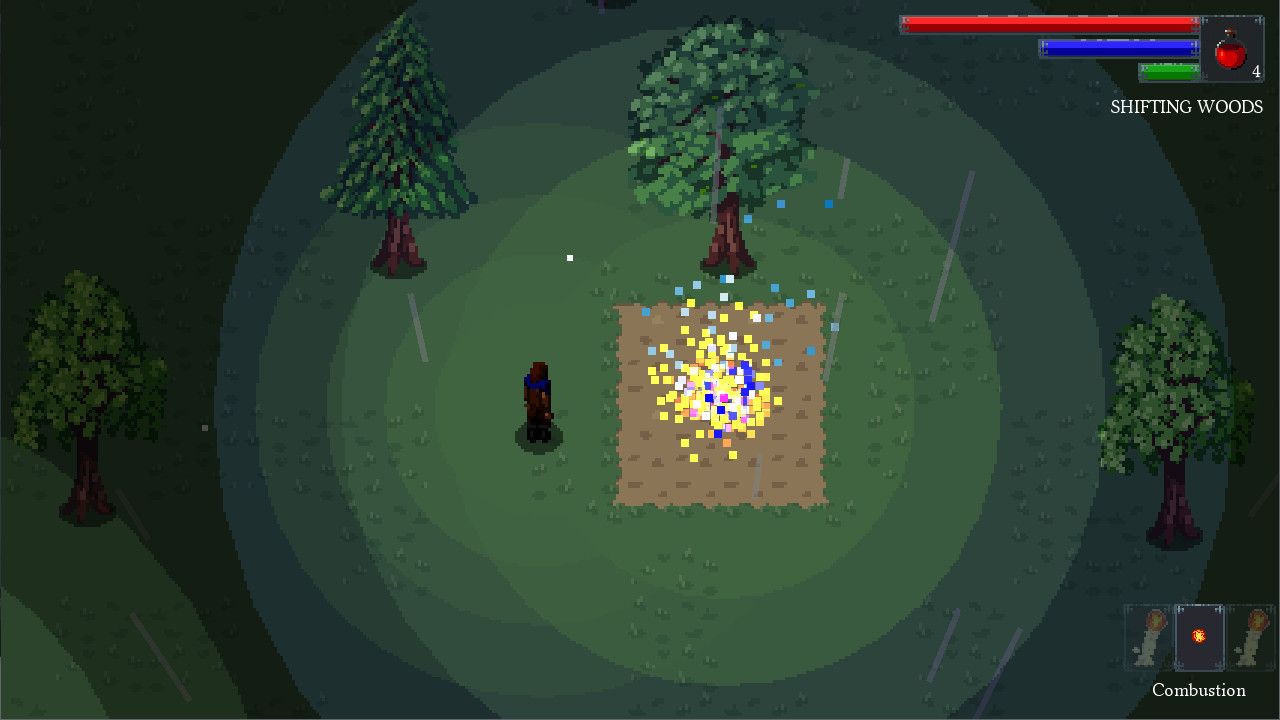Image resolution: width=1280 pixels, height=720 pixels.
Task: Click the SHIFTING WOODS zone label
Action: (1186, 107)
